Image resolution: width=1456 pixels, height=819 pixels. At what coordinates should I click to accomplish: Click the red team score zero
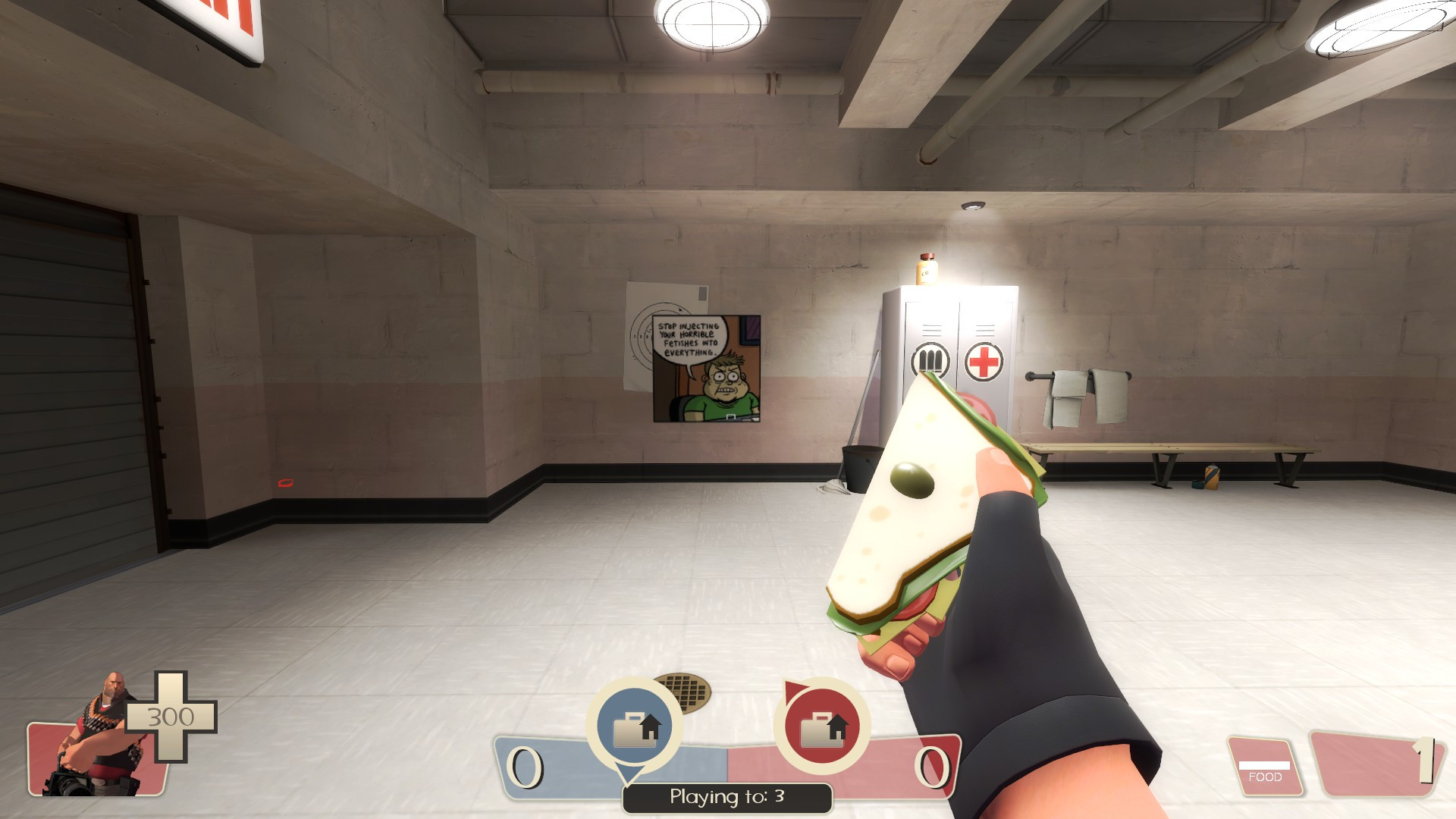click(933, 768)
